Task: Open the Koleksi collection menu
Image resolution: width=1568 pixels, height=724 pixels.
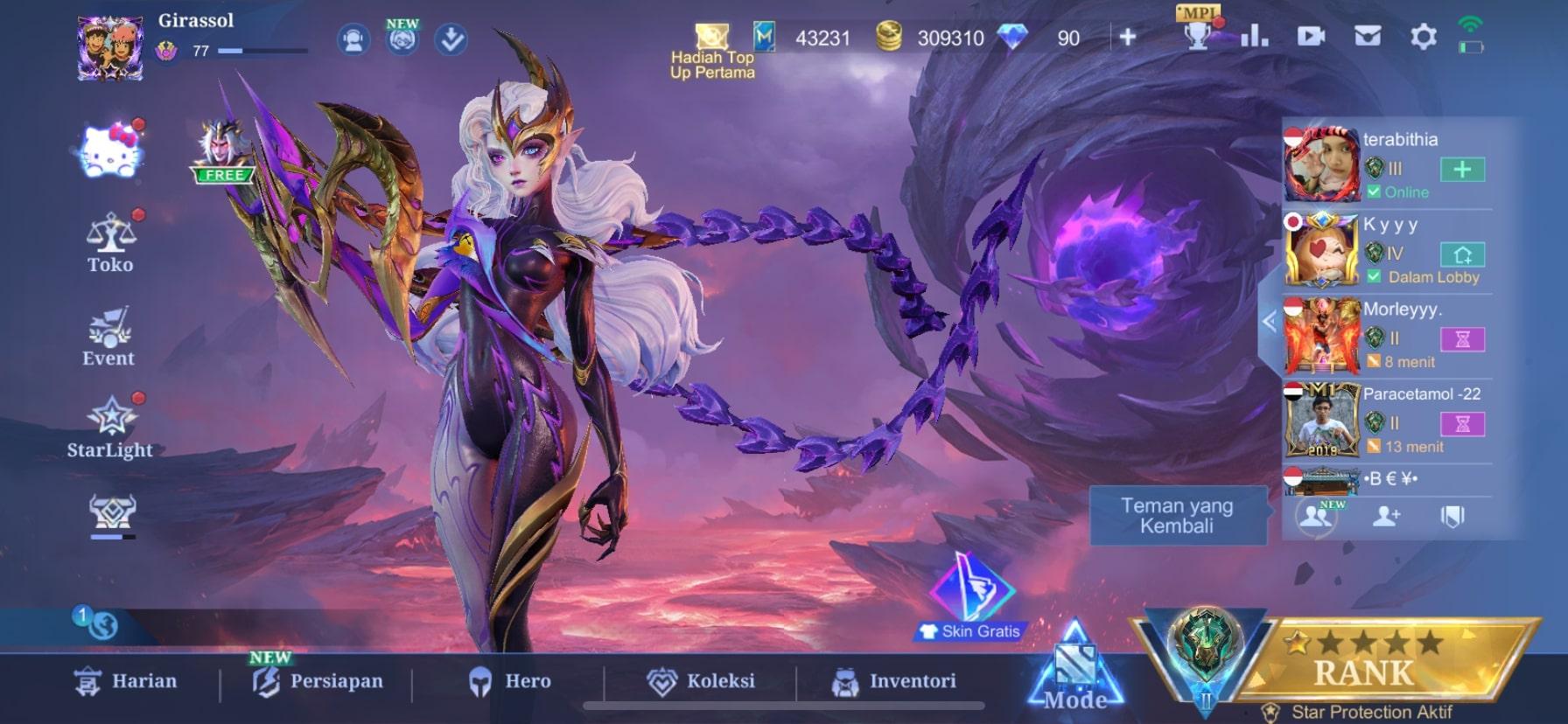Action: [x=701, y=681]
